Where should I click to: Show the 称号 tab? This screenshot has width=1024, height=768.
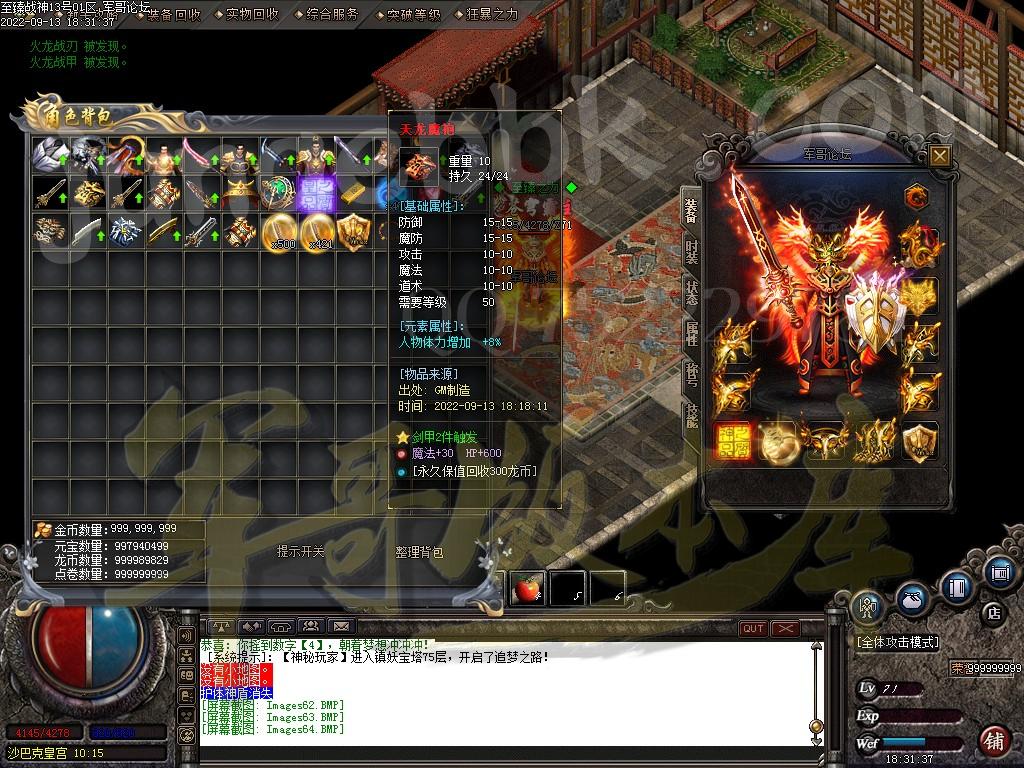coord(692,376)
